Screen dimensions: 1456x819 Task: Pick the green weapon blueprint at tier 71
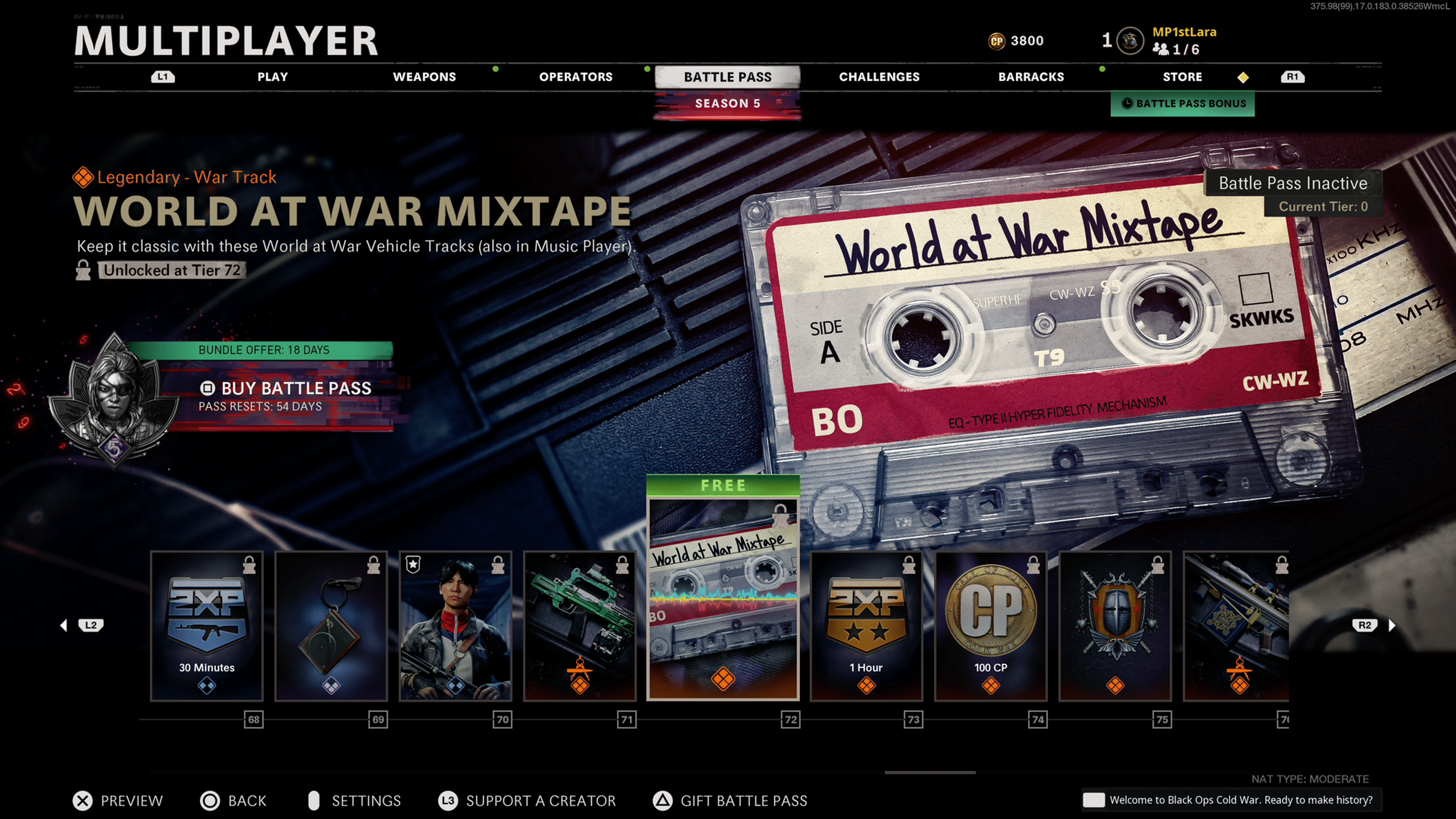tap(580, 626)
